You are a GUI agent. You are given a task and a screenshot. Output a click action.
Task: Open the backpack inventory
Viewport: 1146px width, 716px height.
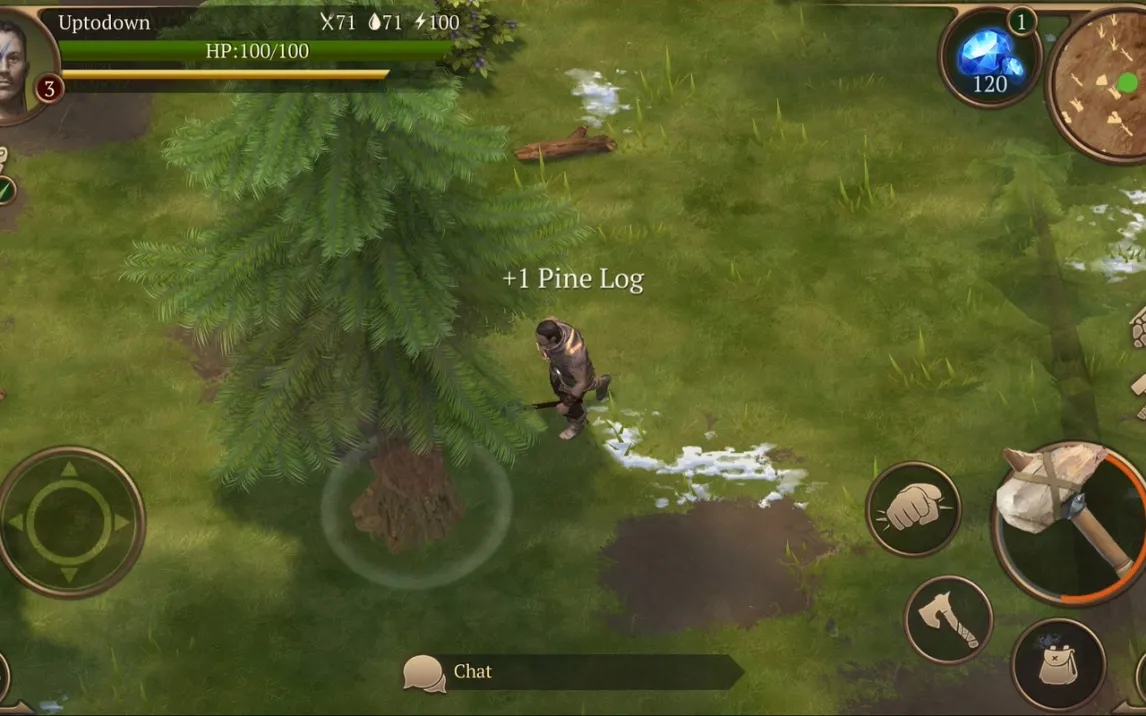tap(1058, 665)
